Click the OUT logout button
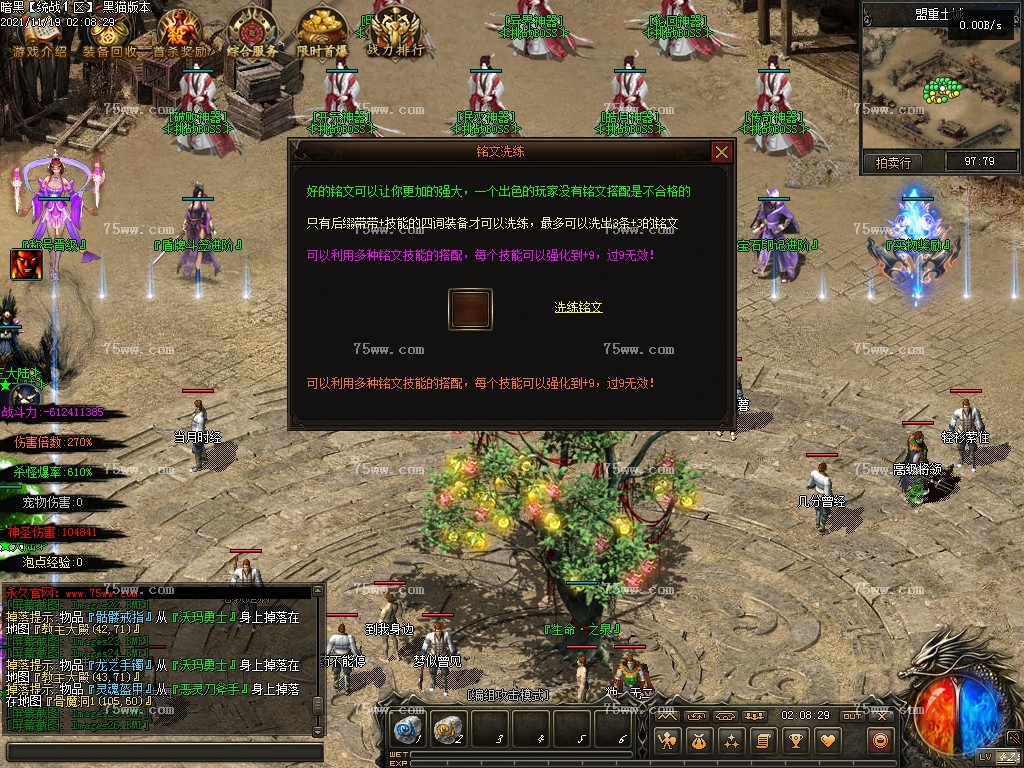1024x768 pixels. 852,716
